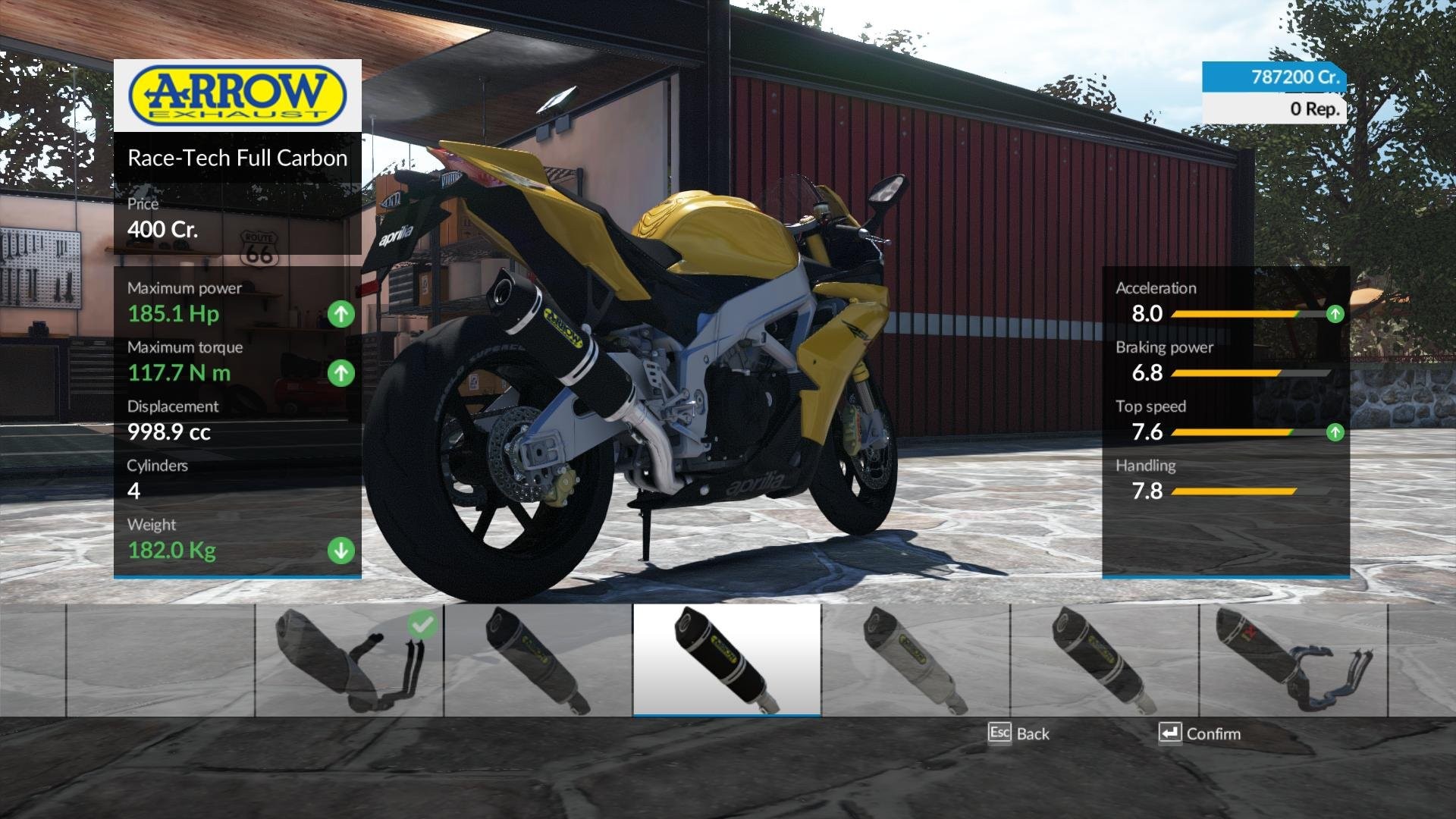This screenshot has height=819, width=1456.
Task: Click the Enter key icon beside Confirm
Action: point(1170,733)
